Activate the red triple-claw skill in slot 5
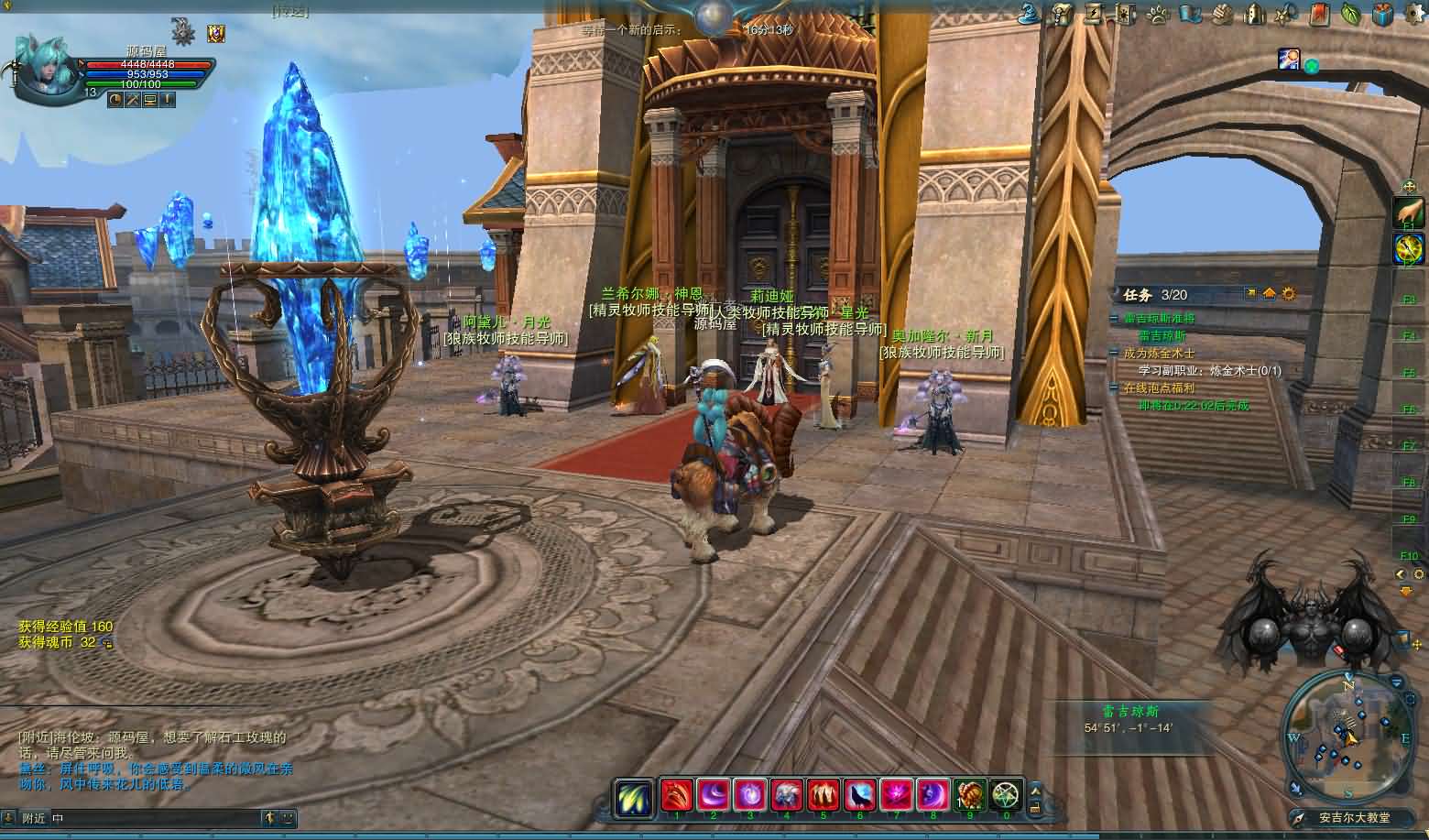 (x=824, y=794)
